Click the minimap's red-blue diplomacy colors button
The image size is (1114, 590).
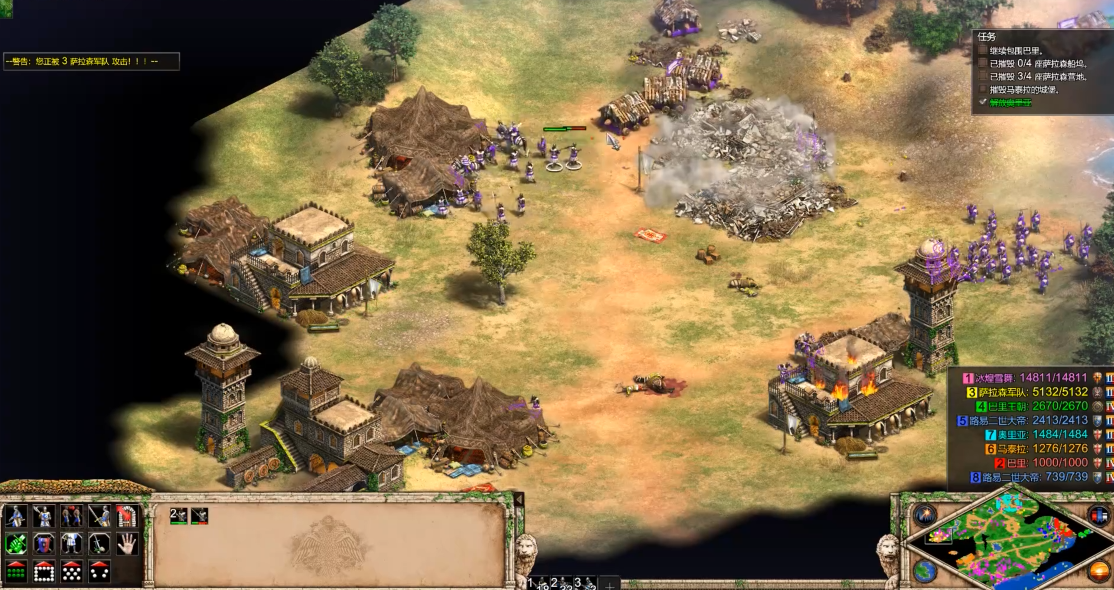point(1100,516)
